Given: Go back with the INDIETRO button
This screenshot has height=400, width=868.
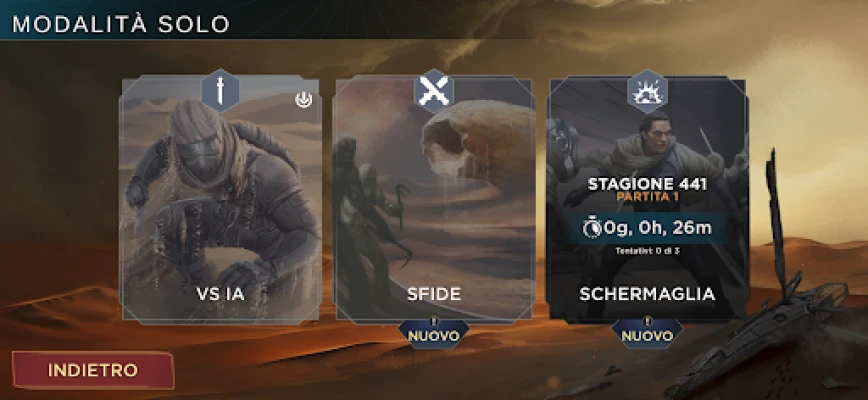Looking at the screenshot, I should coord(92,369).
